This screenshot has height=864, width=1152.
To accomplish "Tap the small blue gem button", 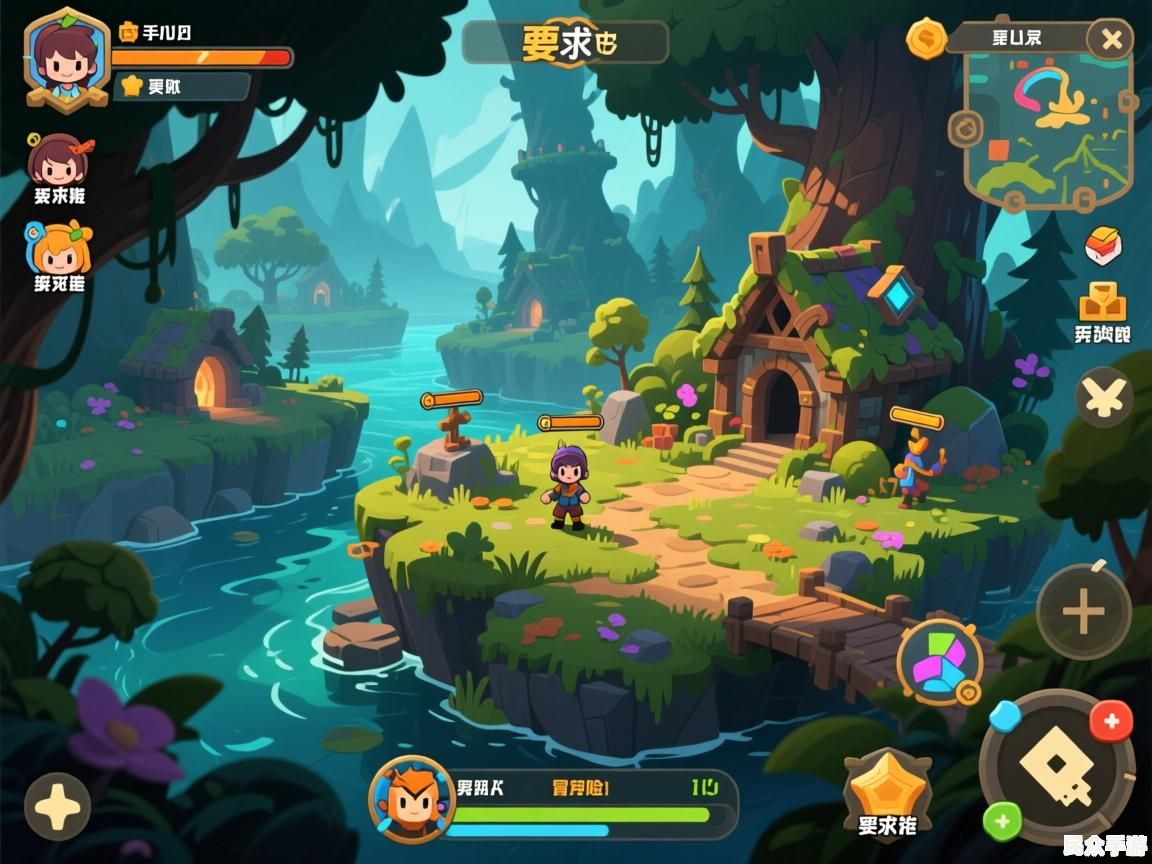I will point(1004,715).
